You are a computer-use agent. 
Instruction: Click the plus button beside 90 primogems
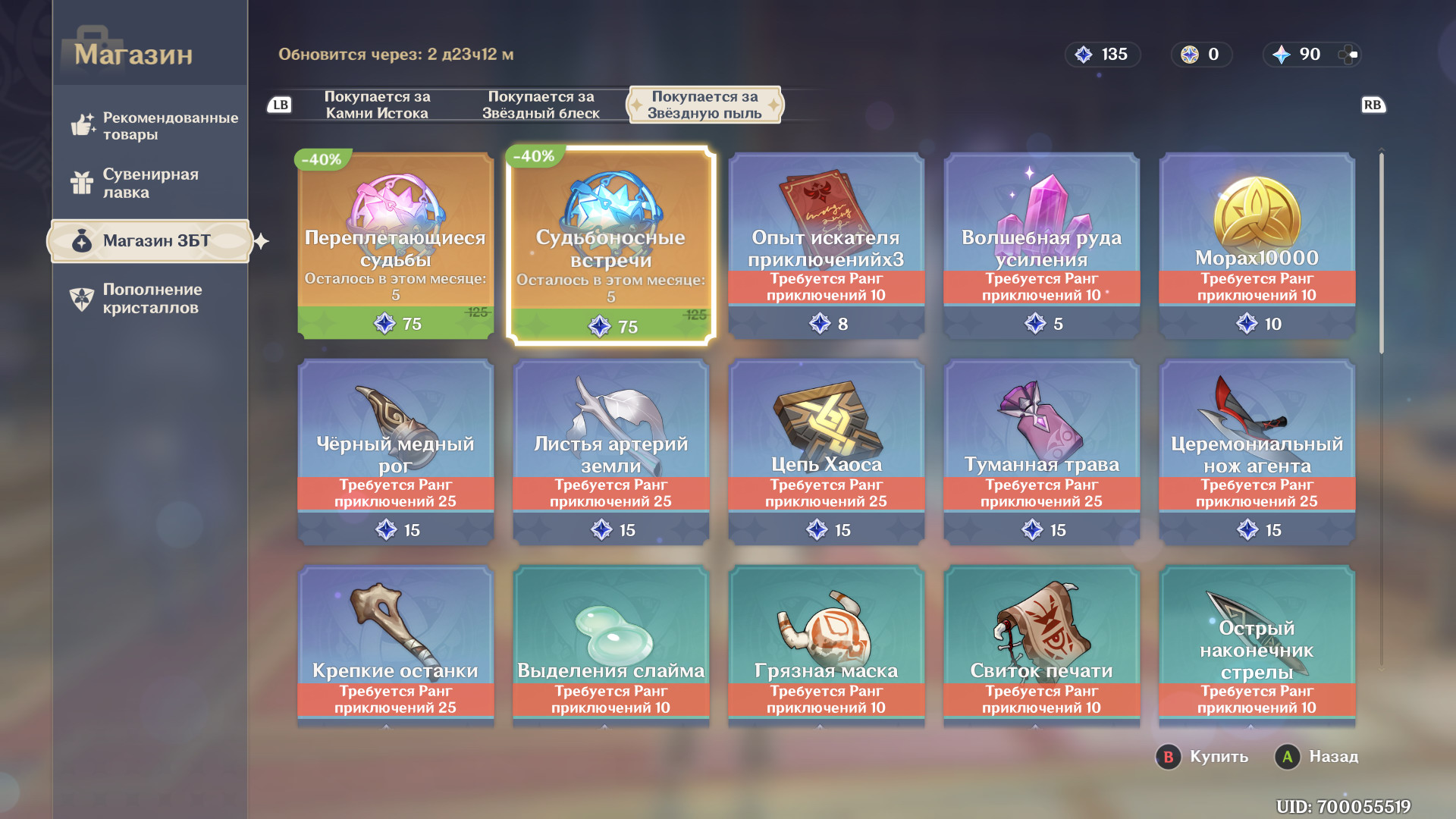[1348, 55]
